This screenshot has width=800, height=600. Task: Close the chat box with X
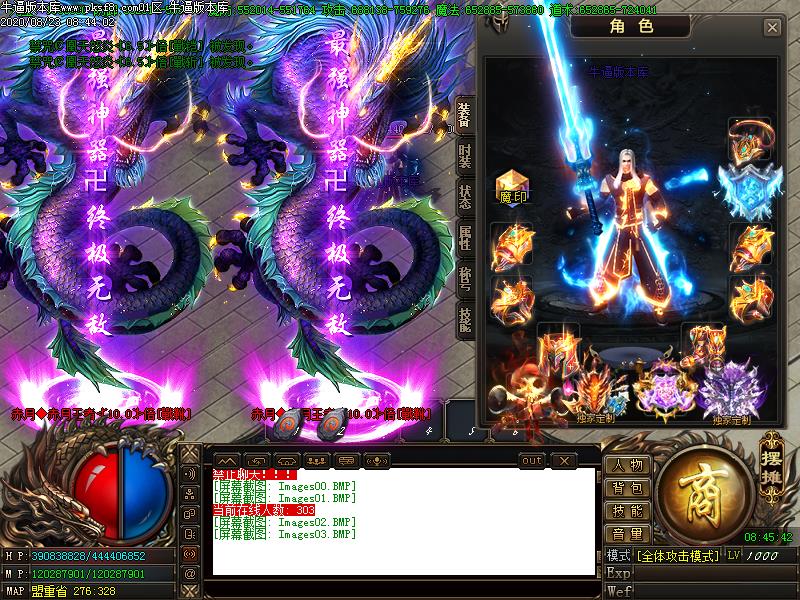pyautogui.click(x=564, y=460)
